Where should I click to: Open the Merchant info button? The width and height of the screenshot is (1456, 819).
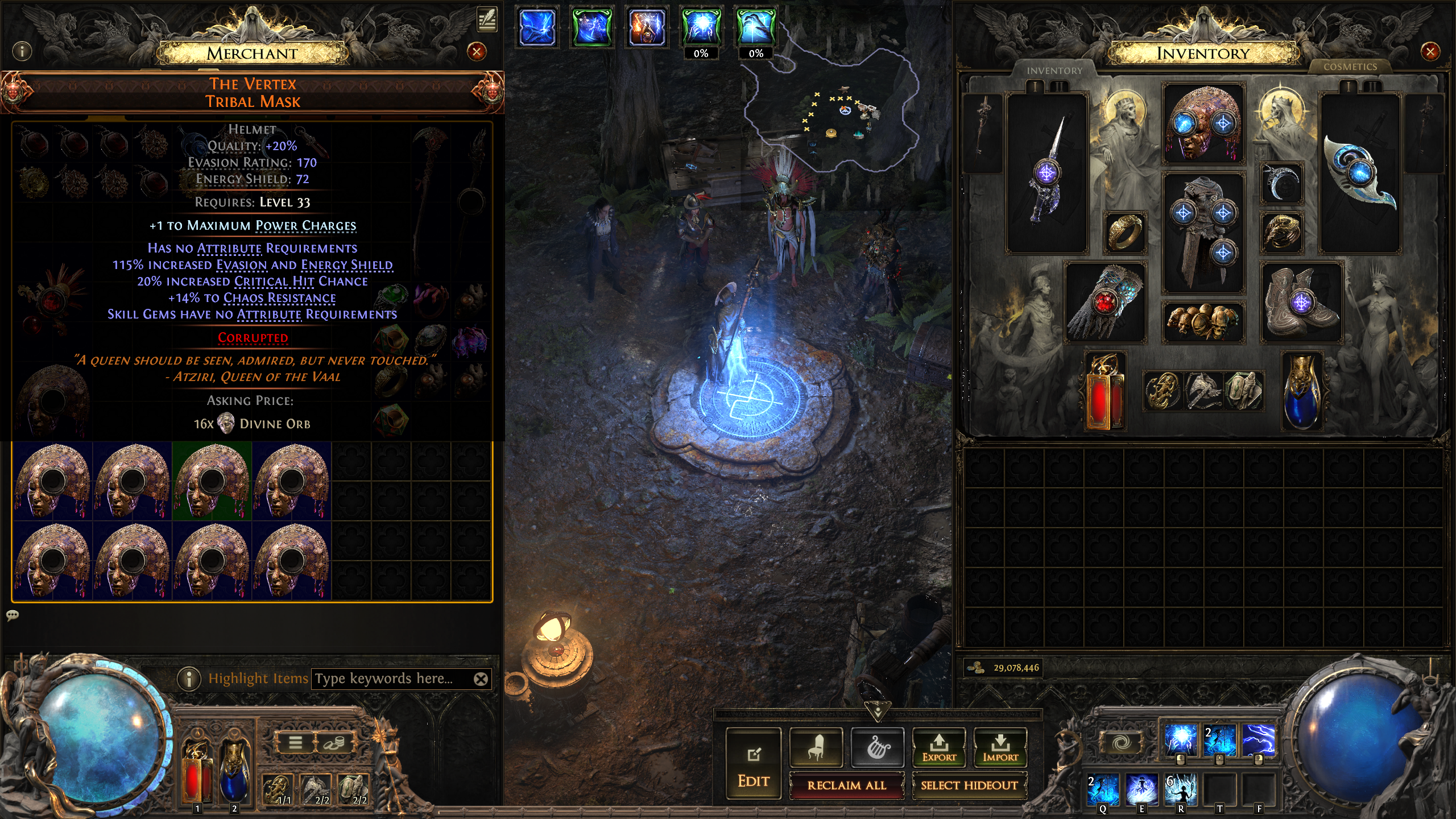[x=22, y=52]
